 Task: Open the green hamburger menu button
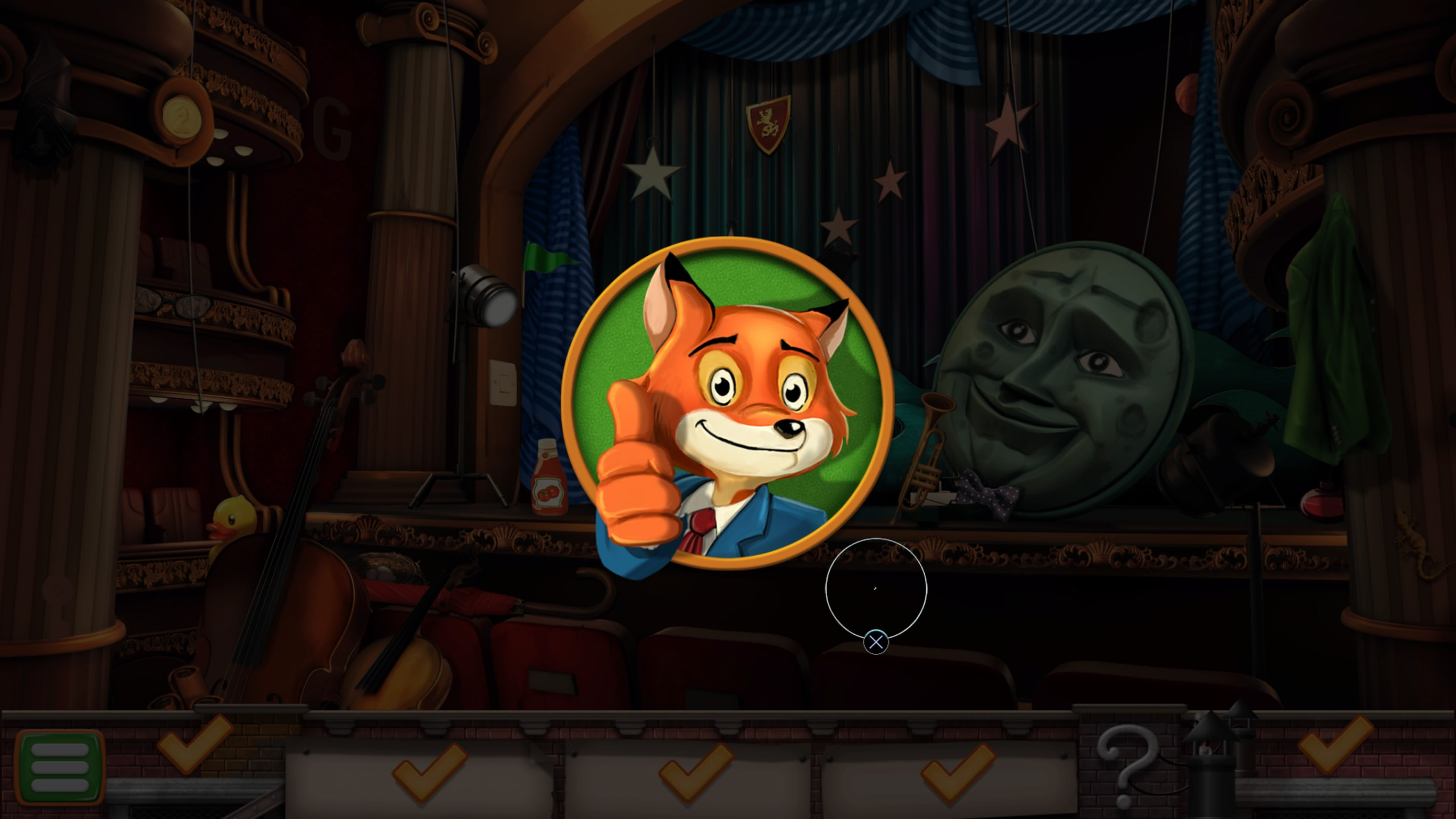click(x=60, y=767)
